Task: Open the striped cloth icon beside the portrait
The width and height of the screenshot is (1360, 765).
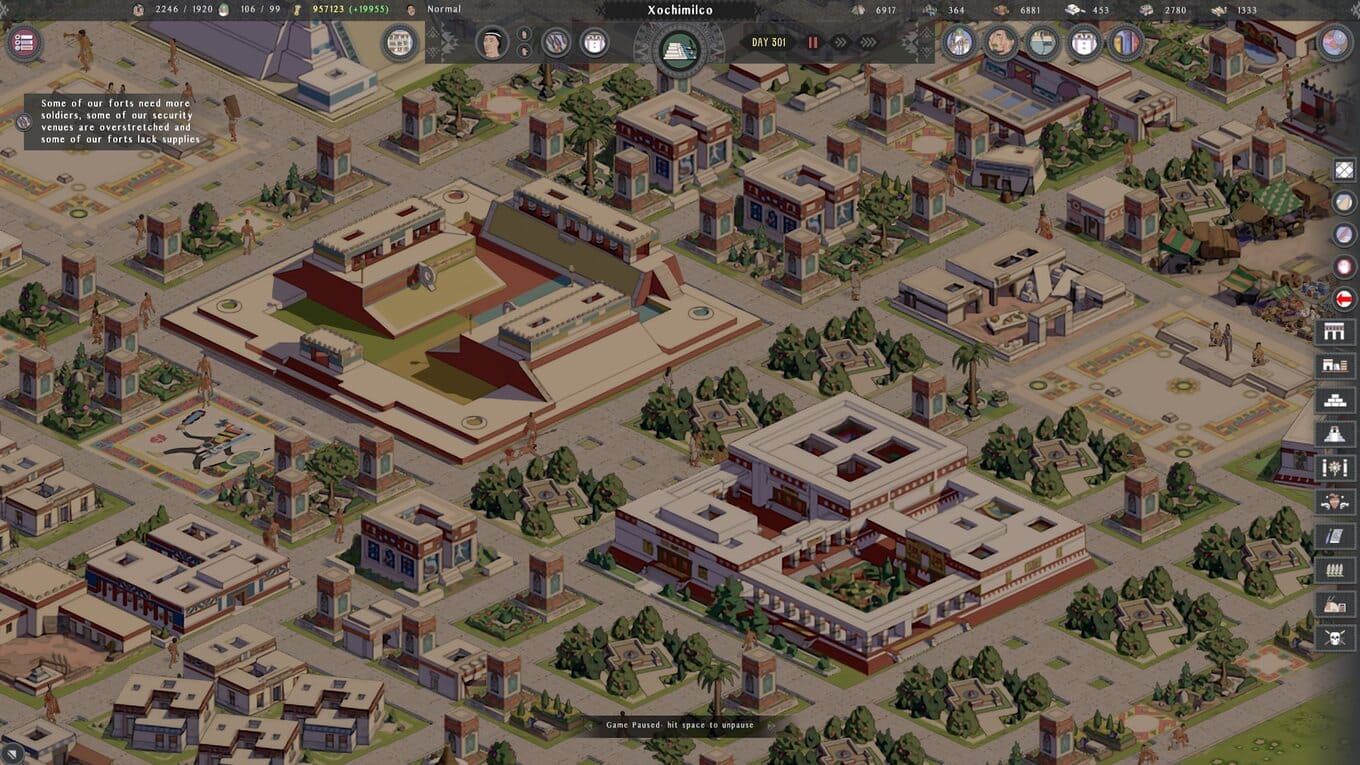Action: click(x=556, y=43)
